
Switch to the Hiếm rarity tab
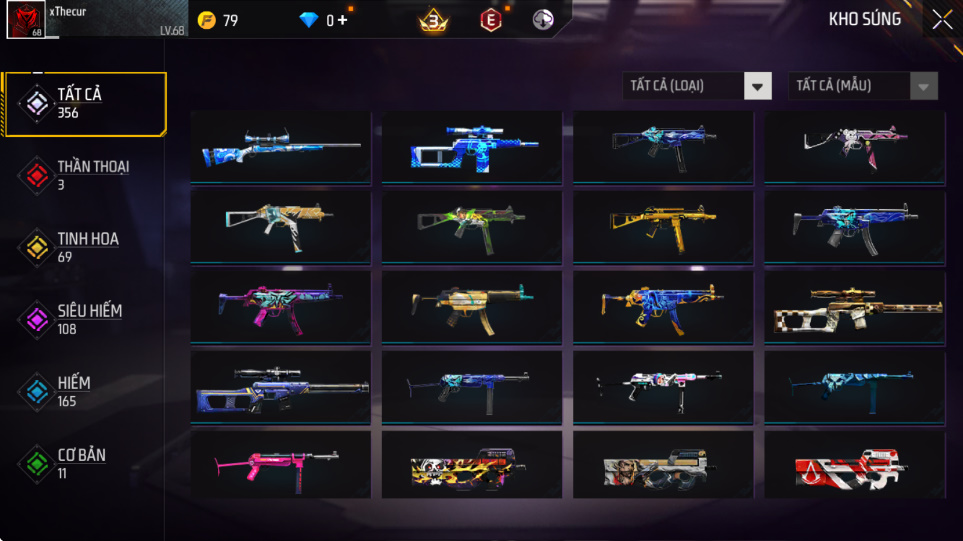pos(84,391)
